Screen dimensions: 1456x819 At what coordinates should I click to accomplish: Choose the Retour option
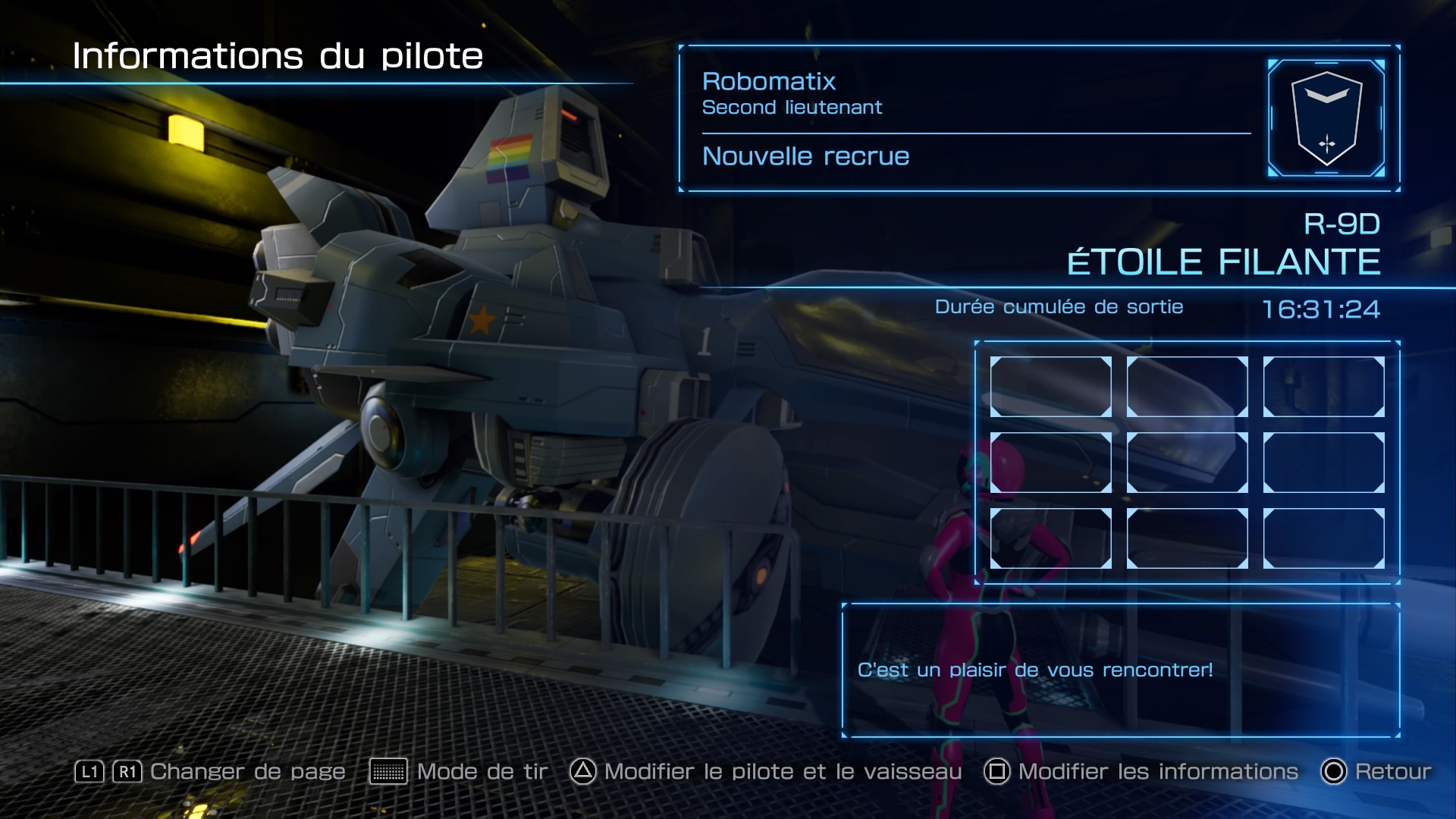point(1376,772)
